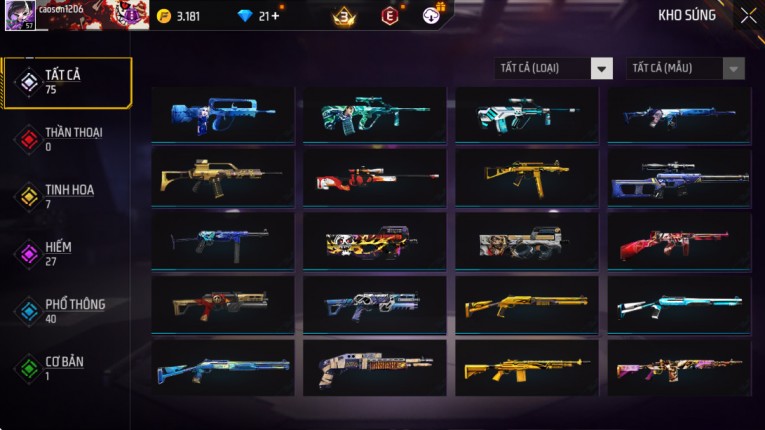The height and width of the screenshot is (430, 765).
Task: Select the yellow tiger-striped P90 skin
Action: coord(375,240)
